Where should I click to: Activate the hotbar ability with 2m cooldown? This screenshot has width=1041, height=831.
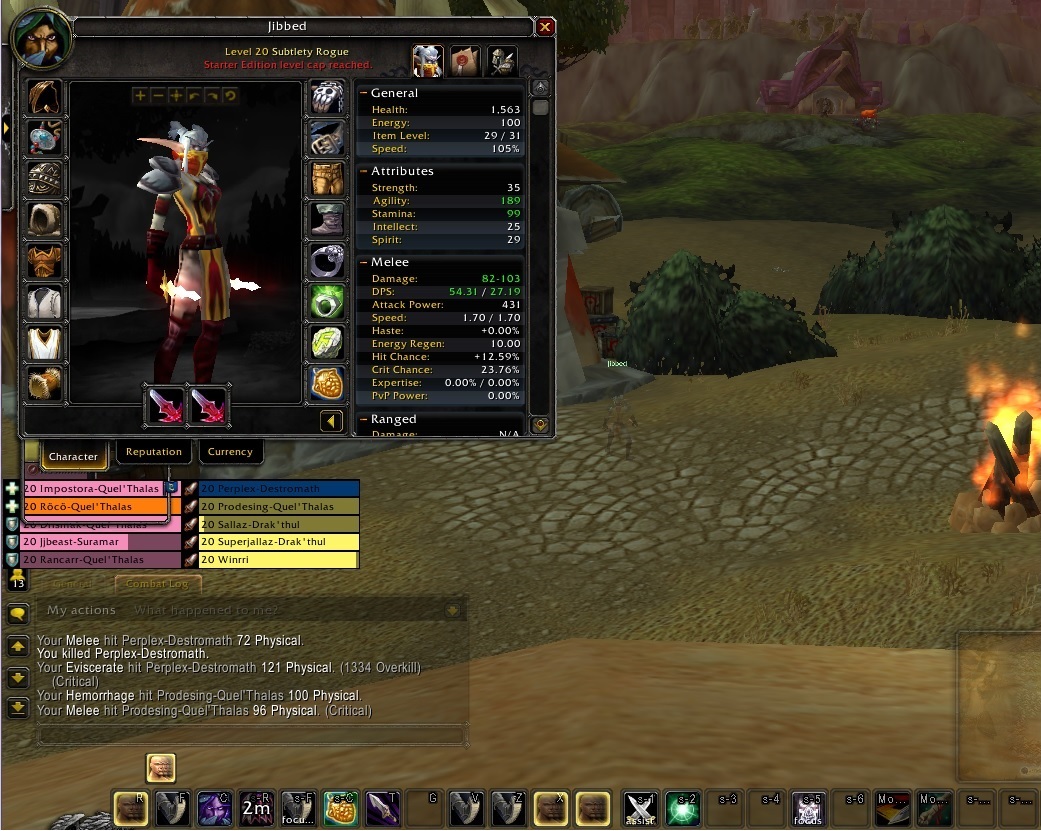256,807
